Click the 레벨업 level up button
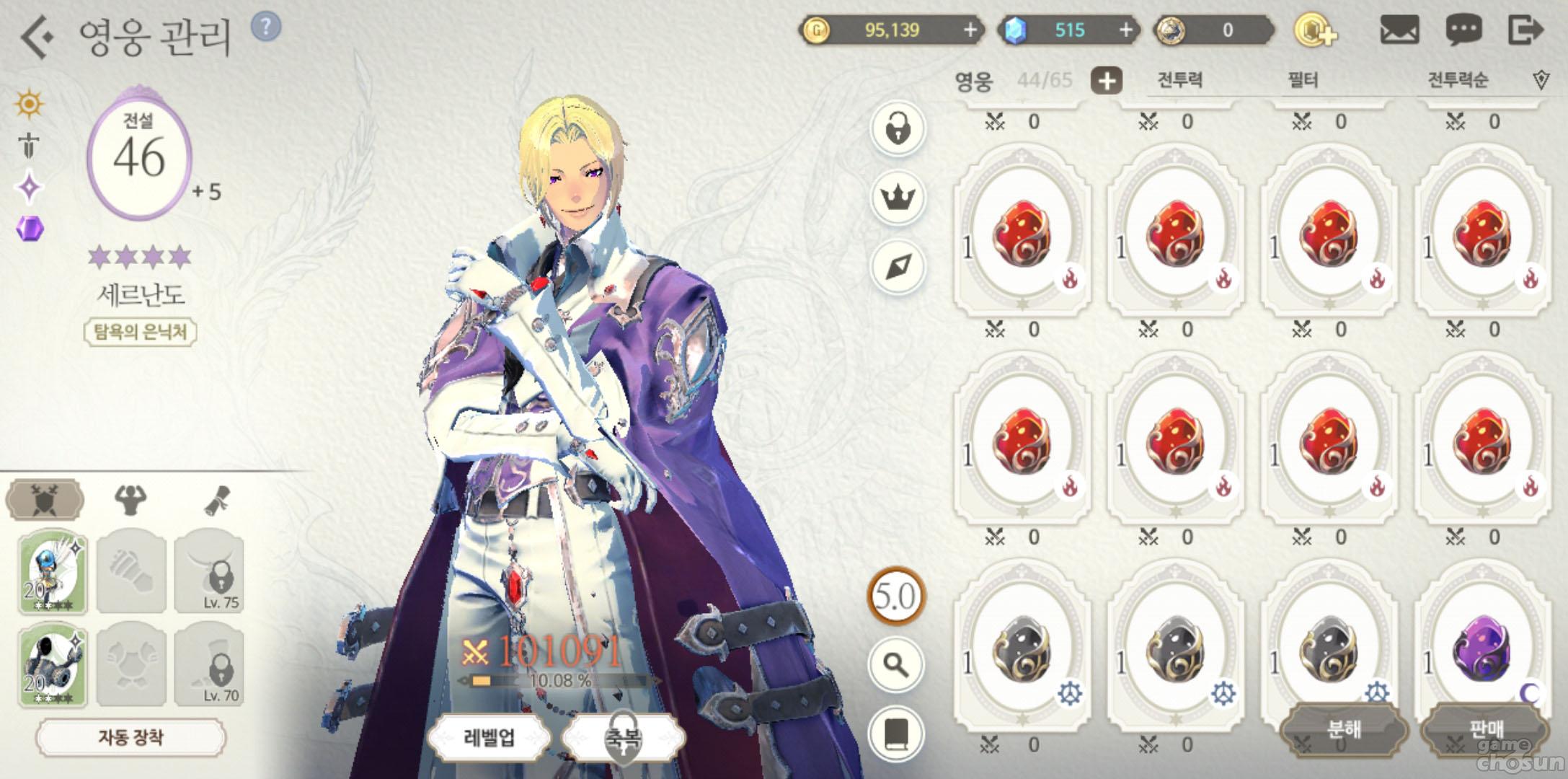This screenshot has height=779, width=1568. coord(490,737)
